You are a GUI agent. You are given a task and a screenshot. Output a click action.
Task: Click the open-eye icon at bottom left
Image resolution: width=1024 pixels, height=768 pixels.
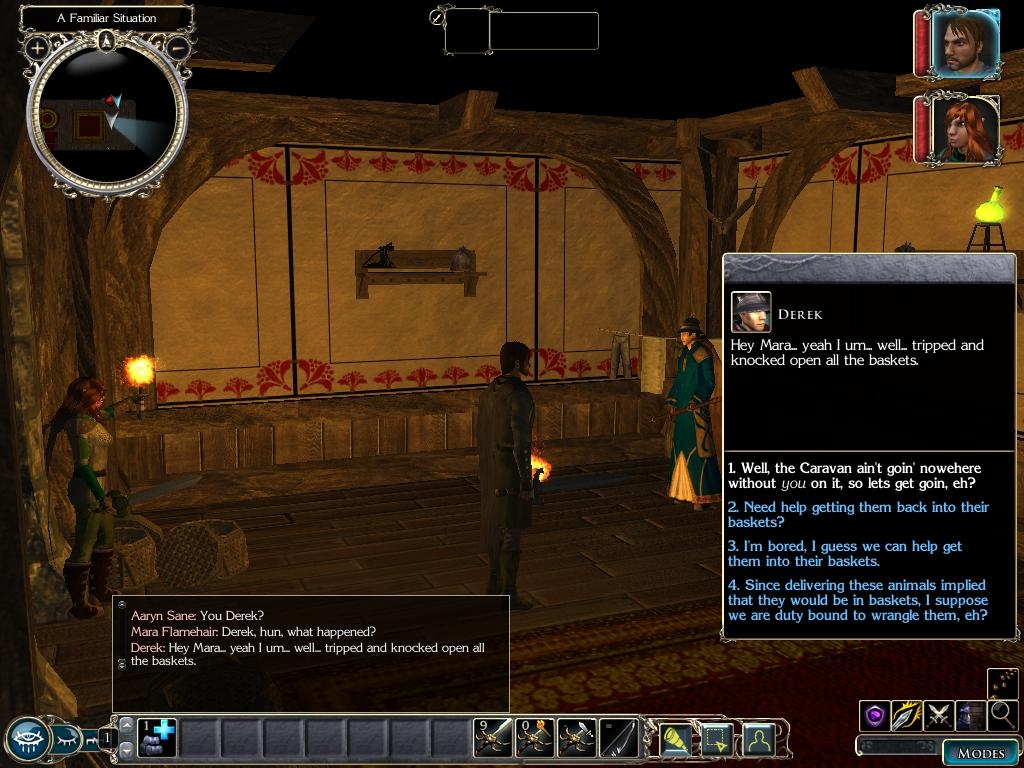click(27, 739)
